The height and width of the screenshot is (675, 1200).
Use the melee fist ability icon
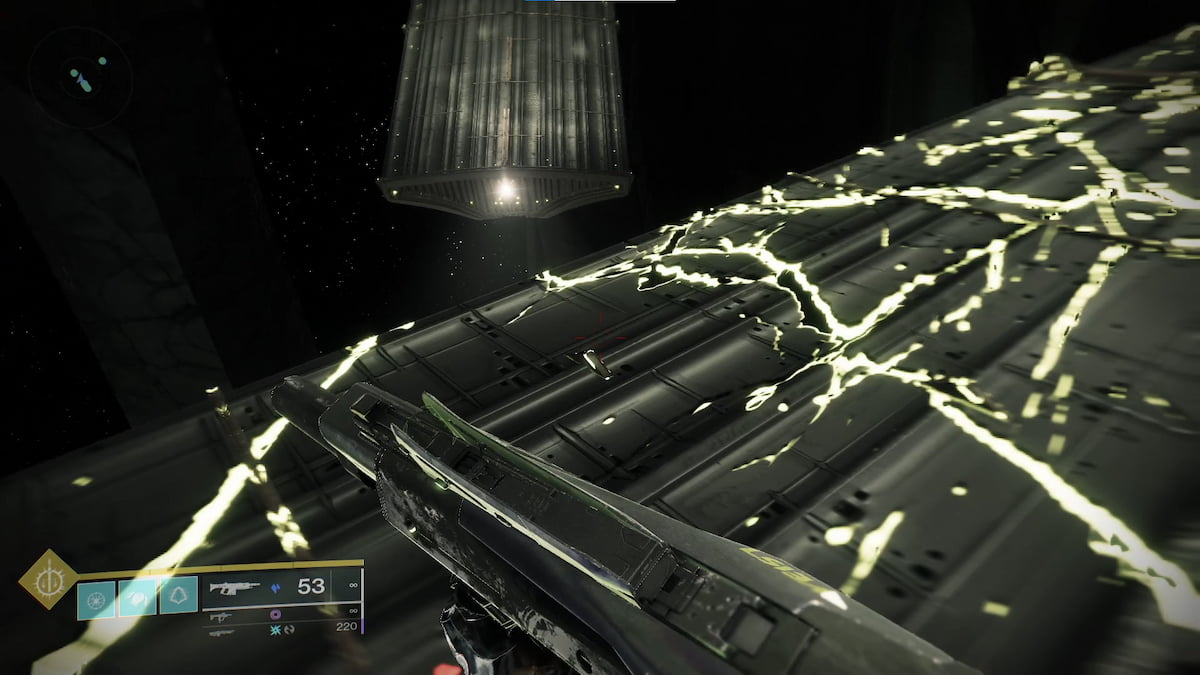(138, 596)
